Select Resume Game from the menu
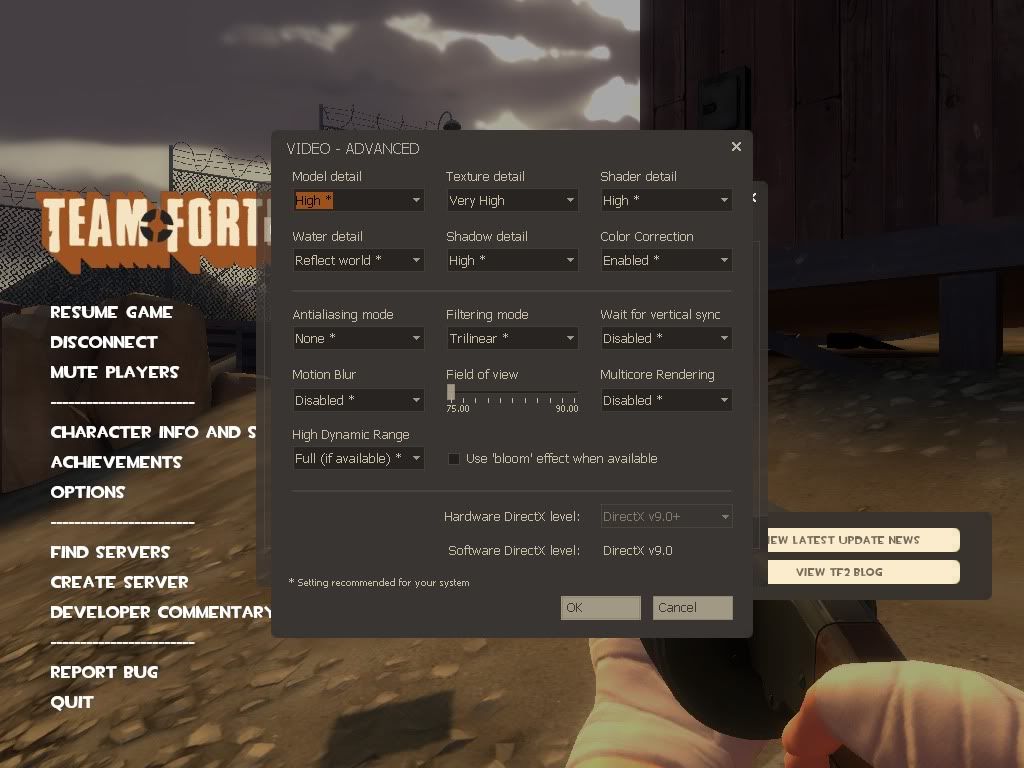Viewport: 1024px width, 768px height. [111, 312]
